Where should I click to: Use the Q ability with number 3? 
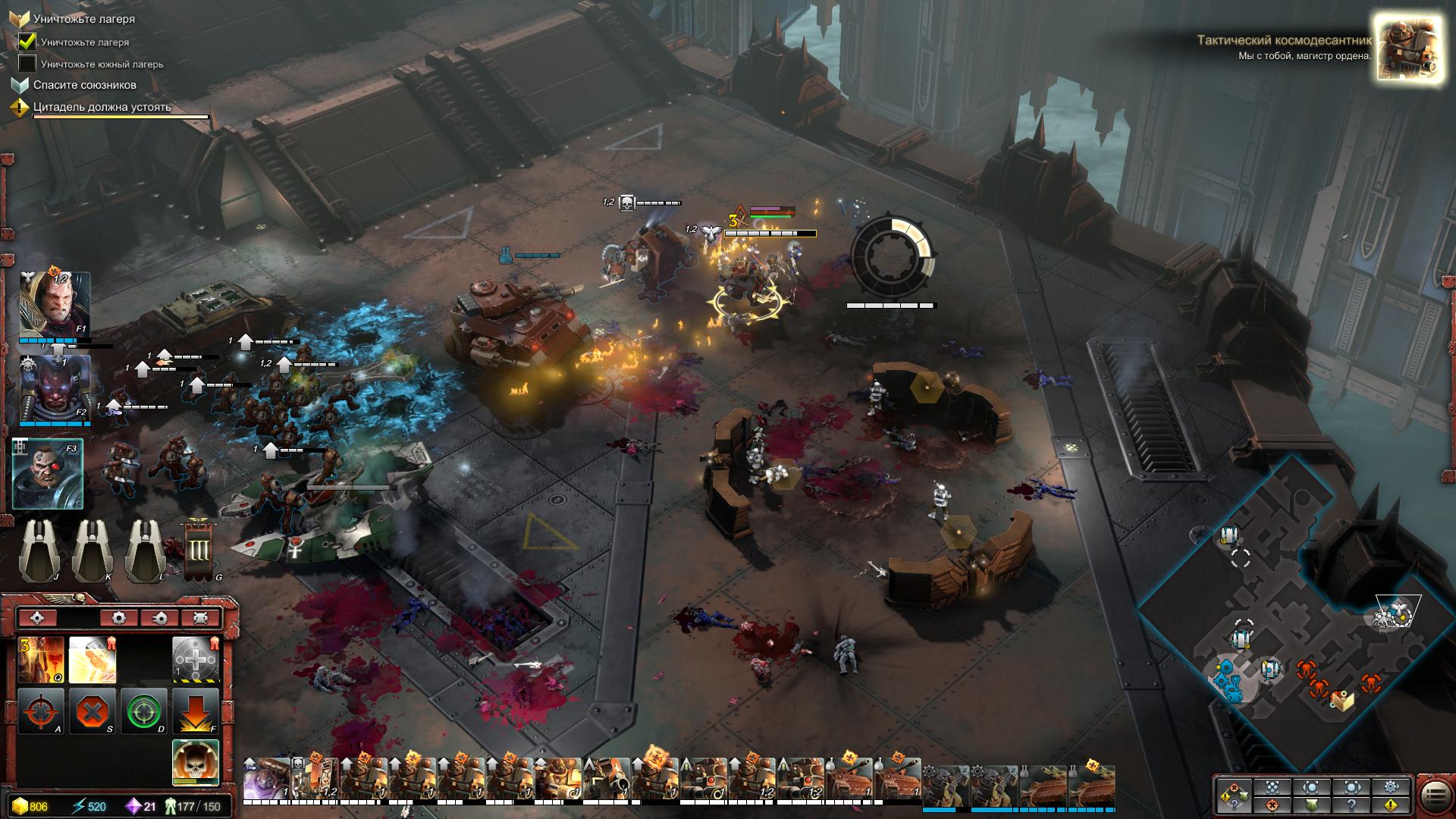click(41, 660)
